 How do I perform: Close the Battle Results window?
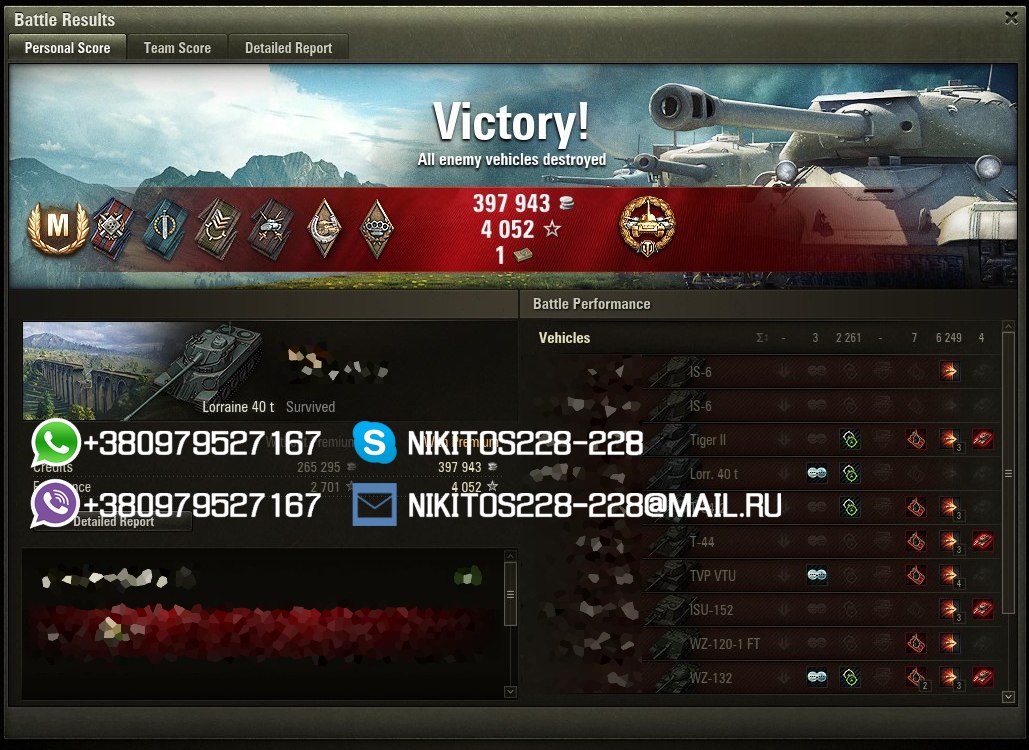tap(1011, 18)
